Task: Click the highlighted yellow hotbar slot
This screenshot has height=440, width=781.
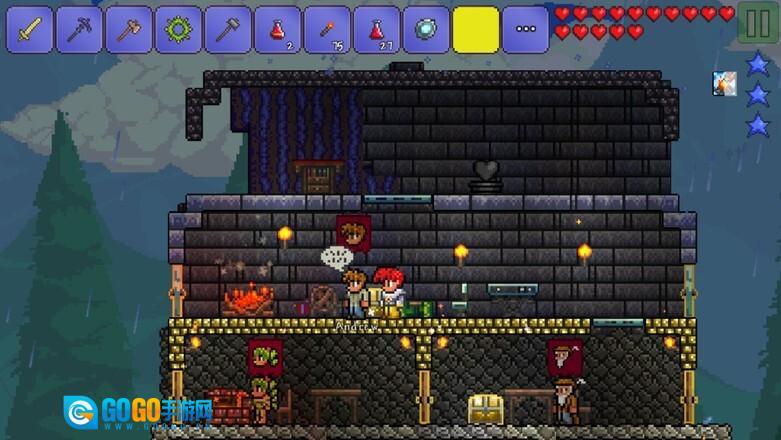Action: pyautogui.click(x=476, y=30)
